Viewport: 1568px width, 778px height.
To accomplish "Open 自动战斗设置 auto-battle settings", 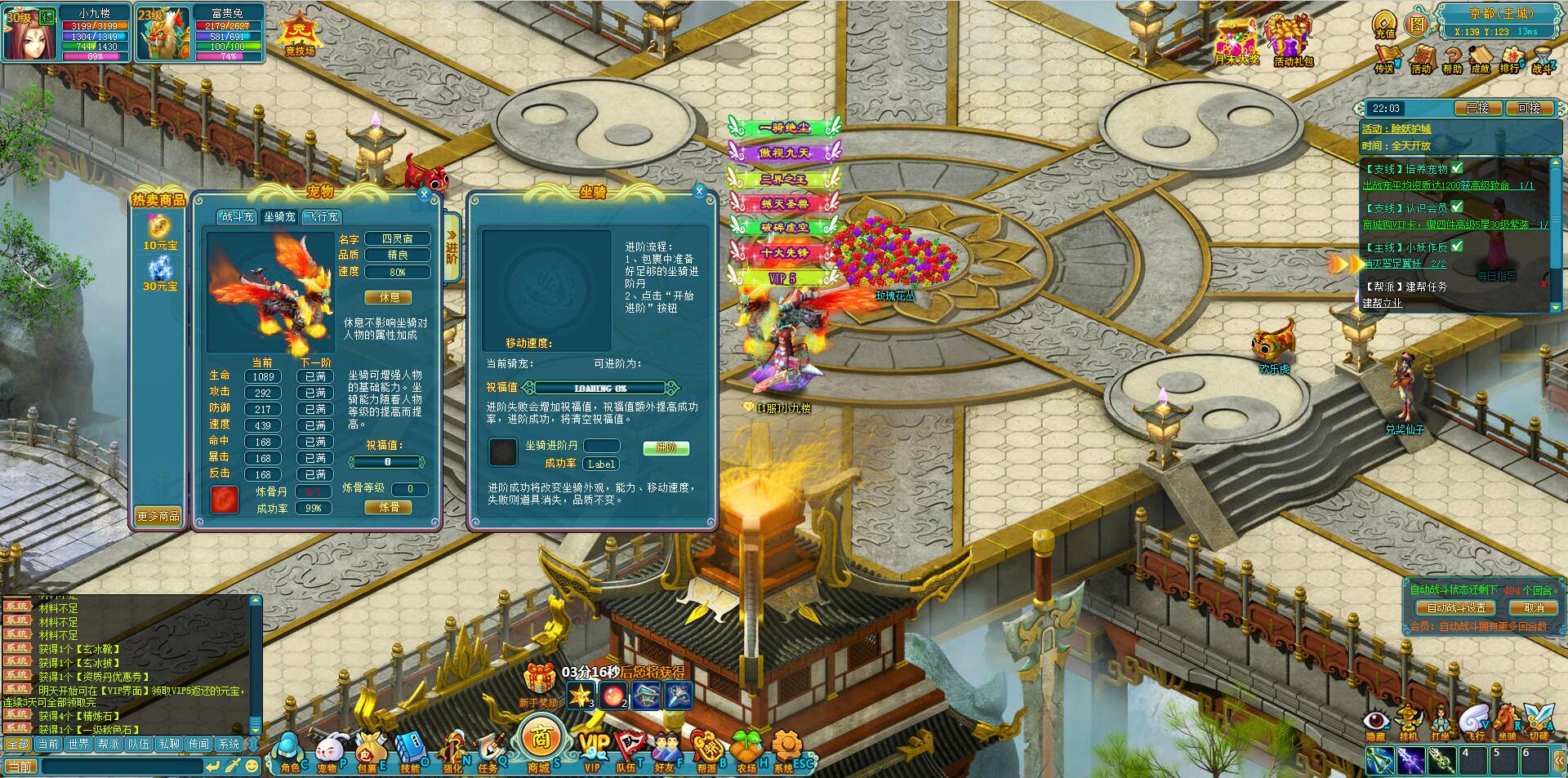I will (x=1456, y=607).
